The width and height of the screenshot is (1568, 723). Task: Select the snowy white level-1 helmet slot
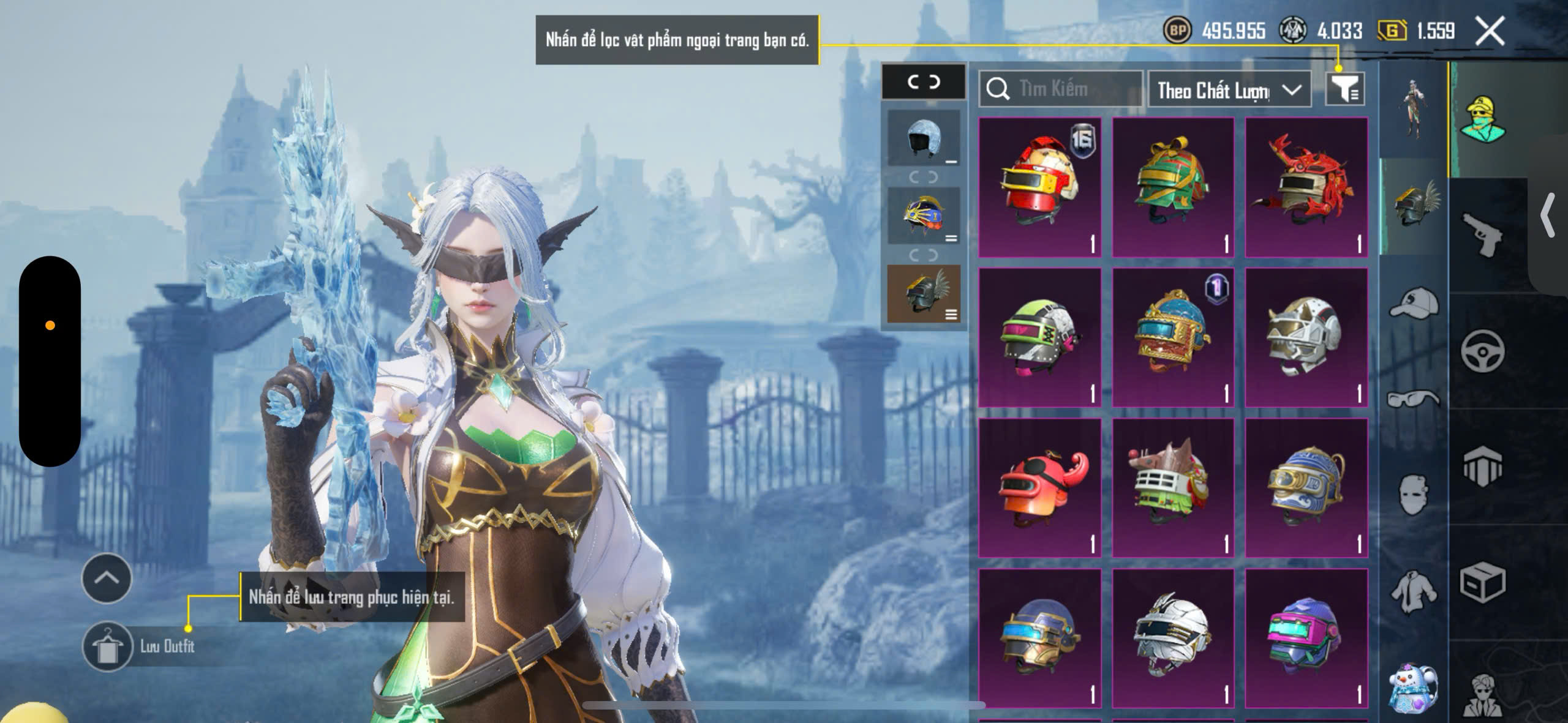click(924, 138)
